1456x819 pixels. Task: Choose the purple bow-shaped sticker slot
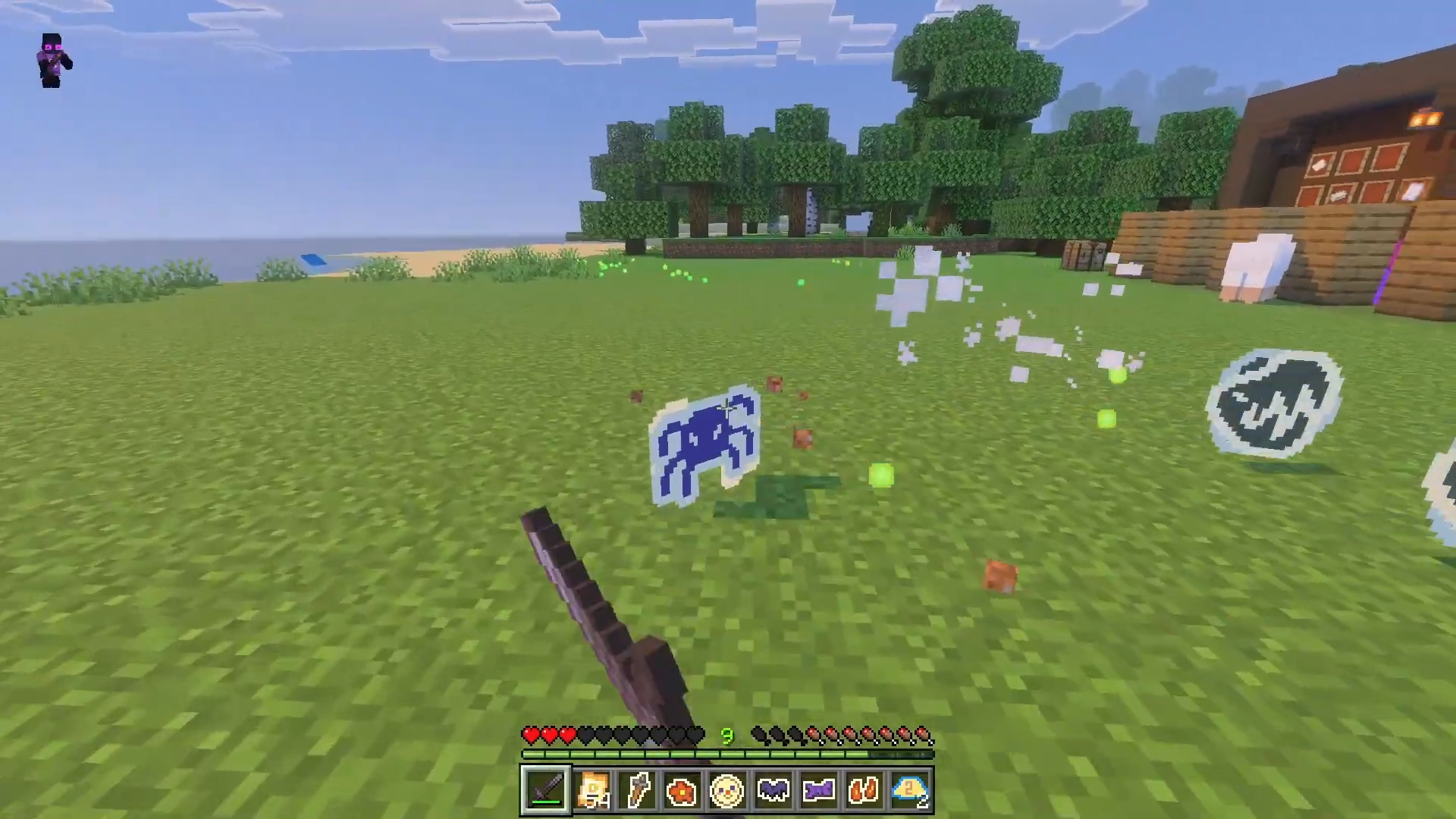(818, 790)
